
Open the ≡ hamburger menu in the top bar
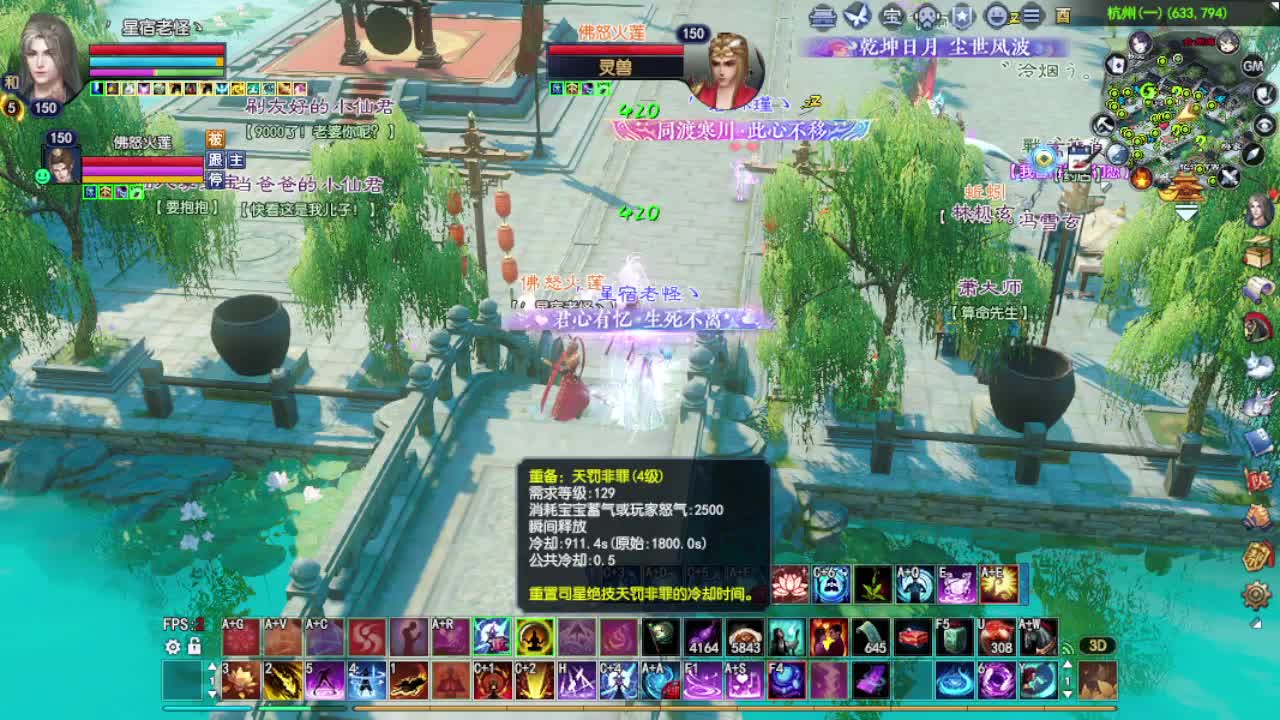coord(1031,16)
